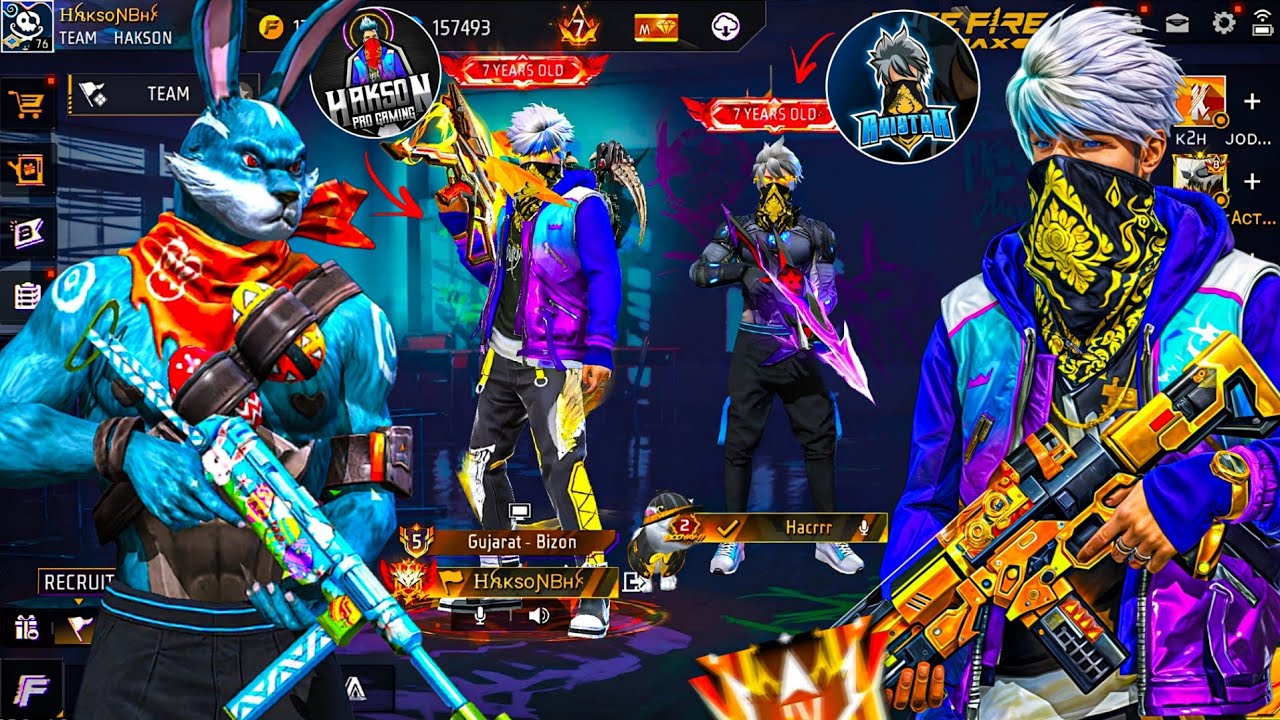Open the rank 7 badge icon
The image size is (1280, 720).
click(x=578, y=26)
